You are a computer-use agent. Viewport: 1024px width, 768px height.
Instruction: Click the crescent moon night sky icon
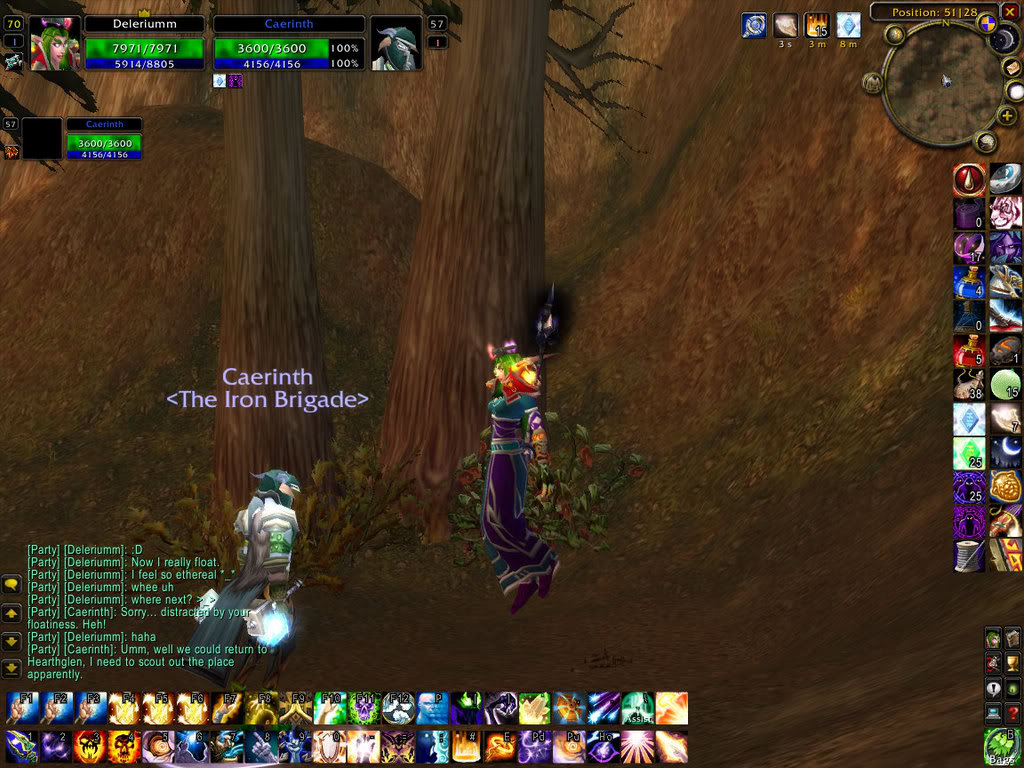(x=1005, y=452)
